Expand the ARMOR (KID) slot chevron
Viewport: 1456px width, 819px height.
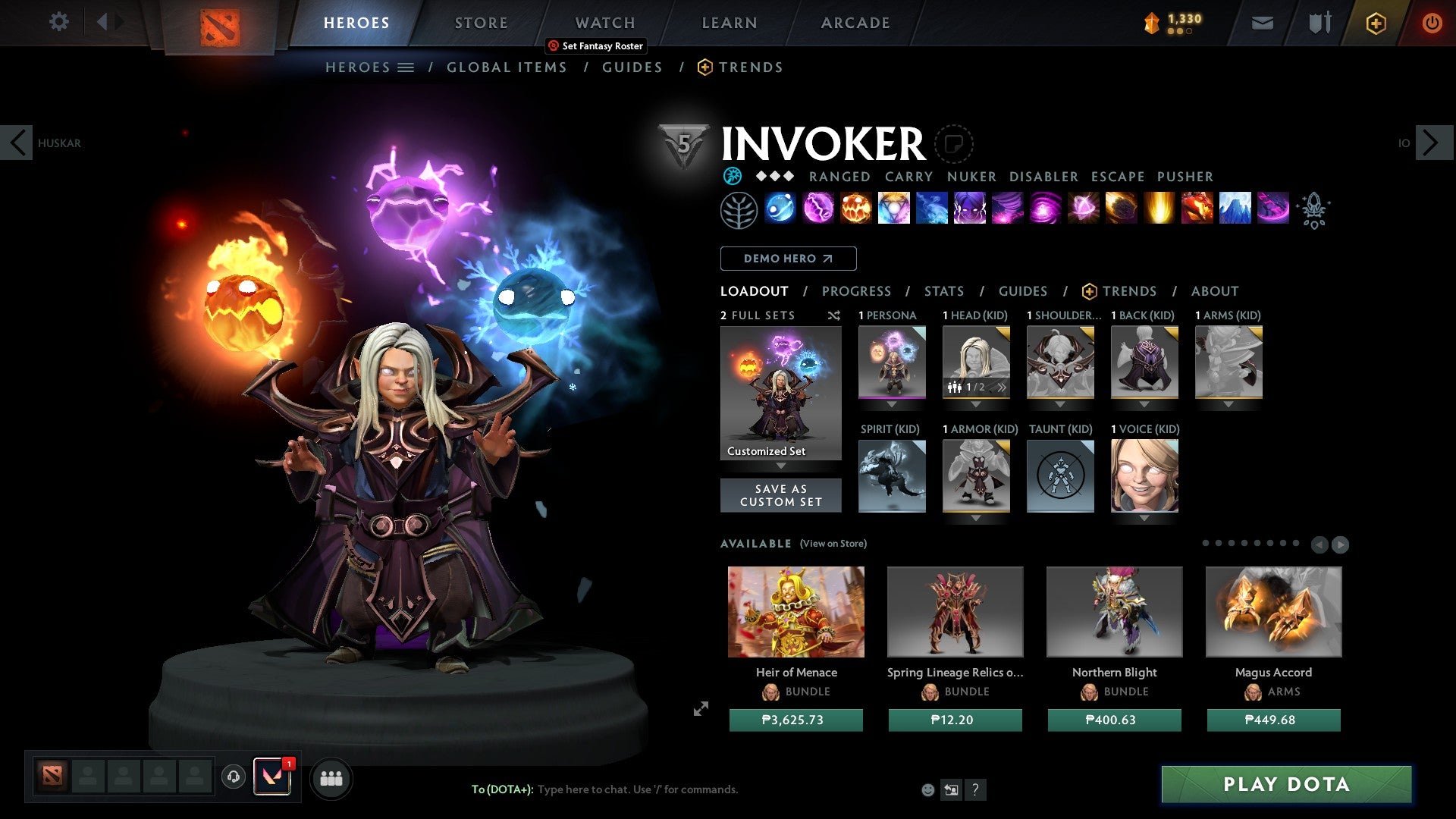977,518
